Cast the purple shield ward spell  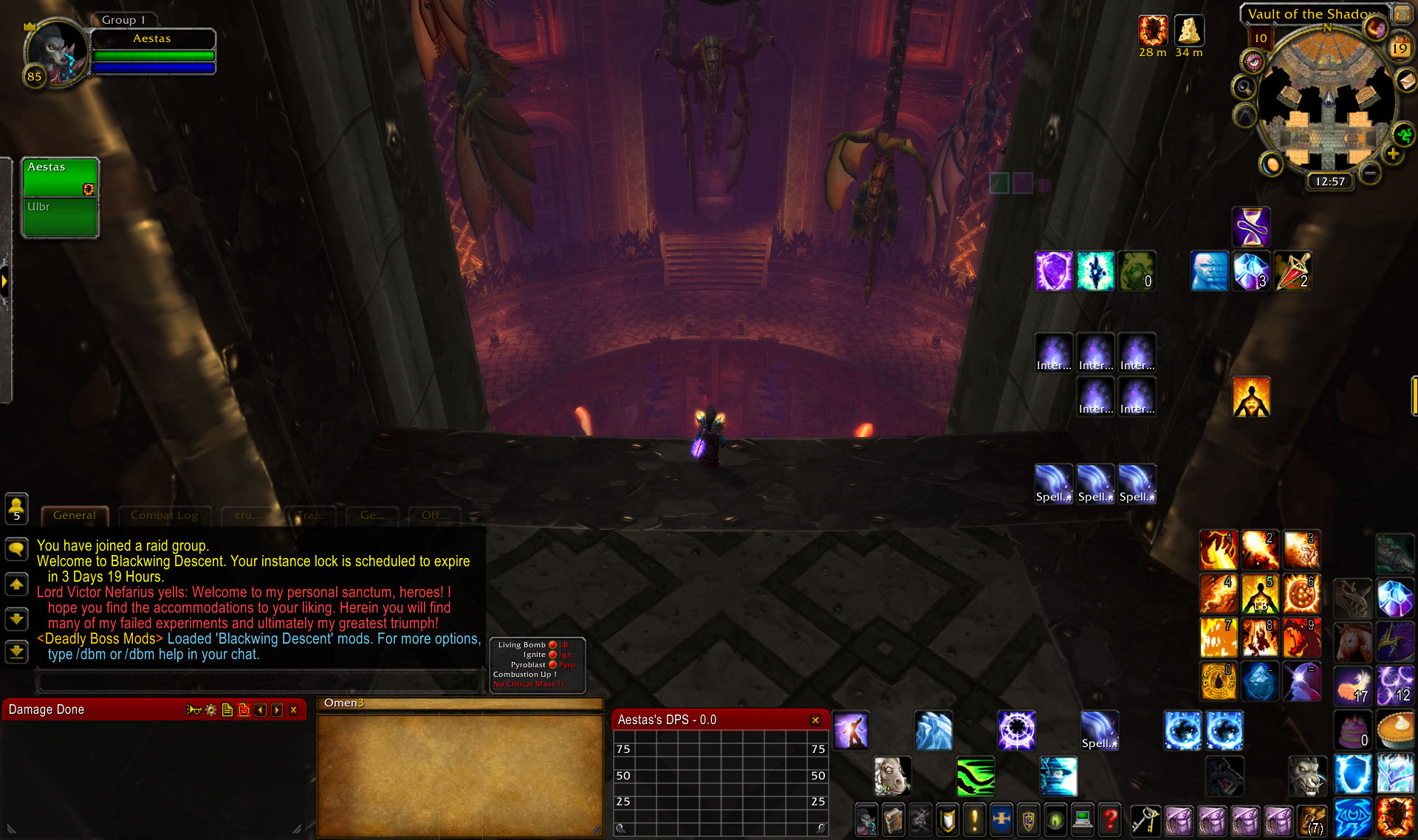pyautogui.click(x=1053, y=271)
